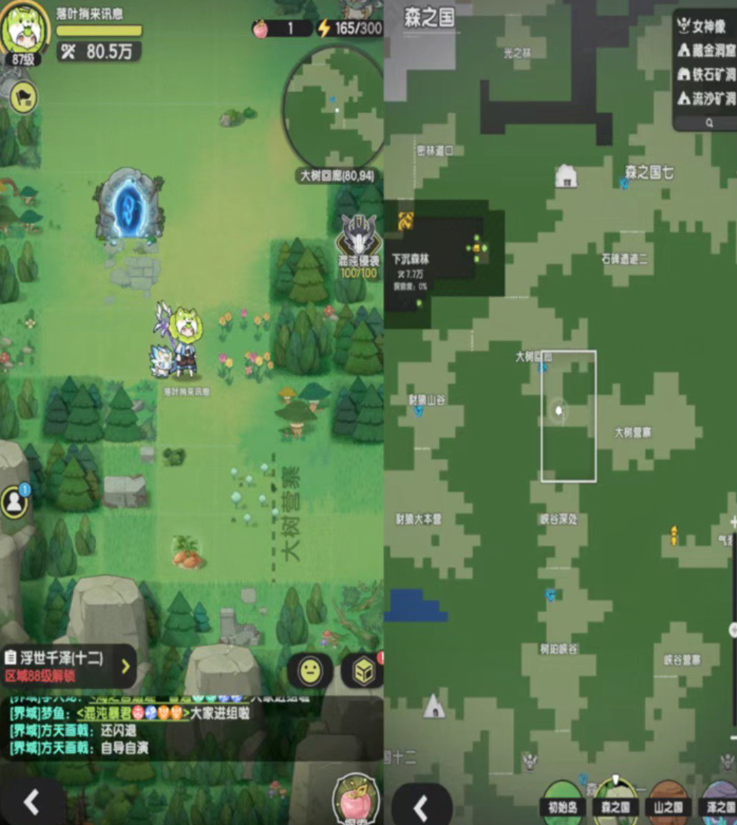
Task: Click the yellow flag round button
Action: click(22, 96)
